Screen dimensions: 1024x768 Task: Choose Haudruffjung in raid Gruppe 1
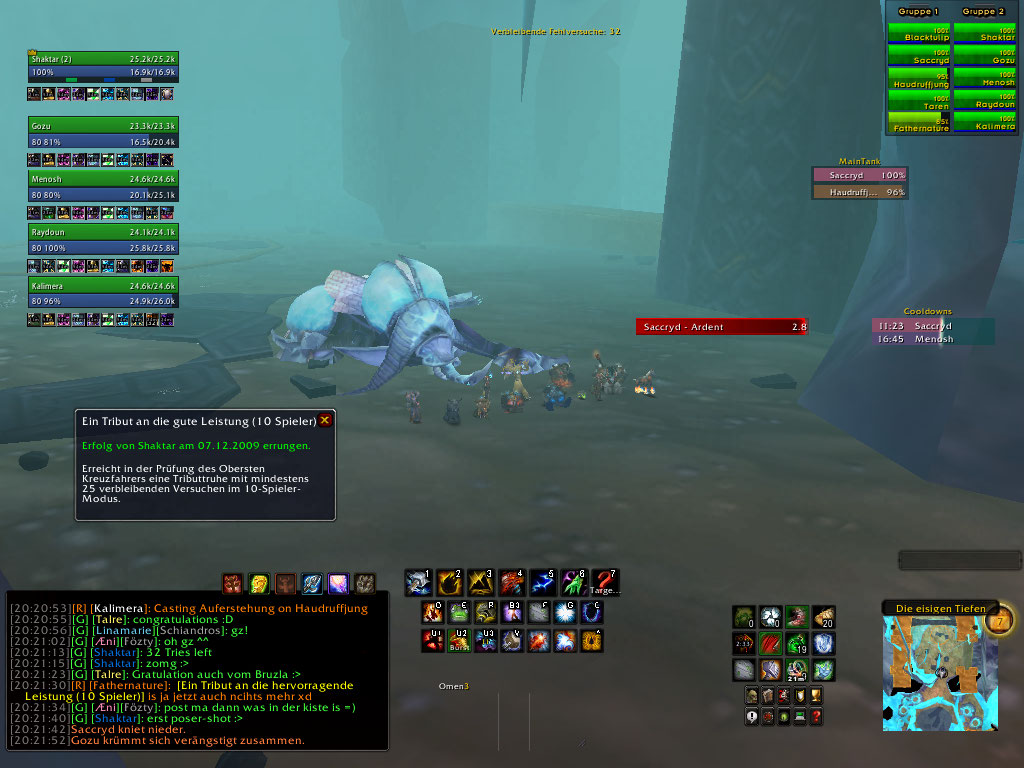pyautogui.click(x=919, y=79)
